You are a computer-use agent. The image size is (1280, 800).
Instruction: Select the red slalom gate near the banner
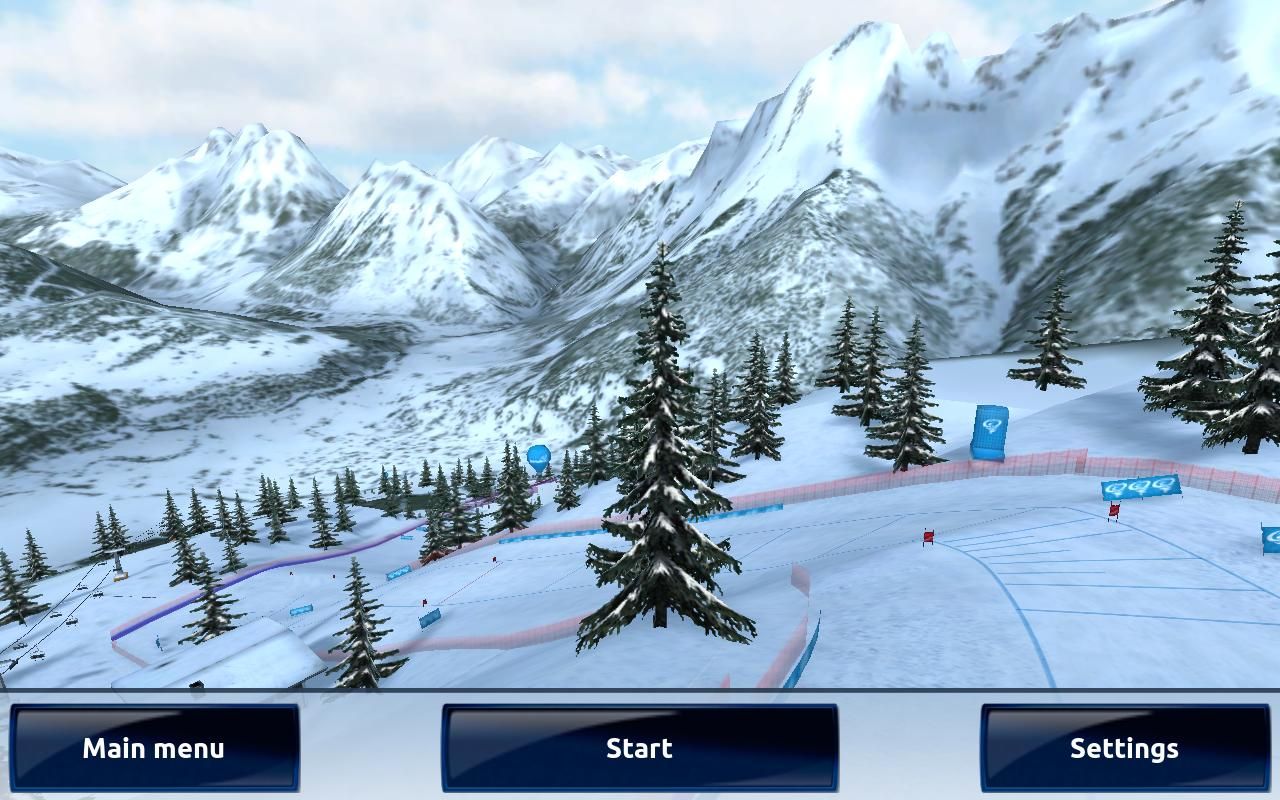[1115, 512]
